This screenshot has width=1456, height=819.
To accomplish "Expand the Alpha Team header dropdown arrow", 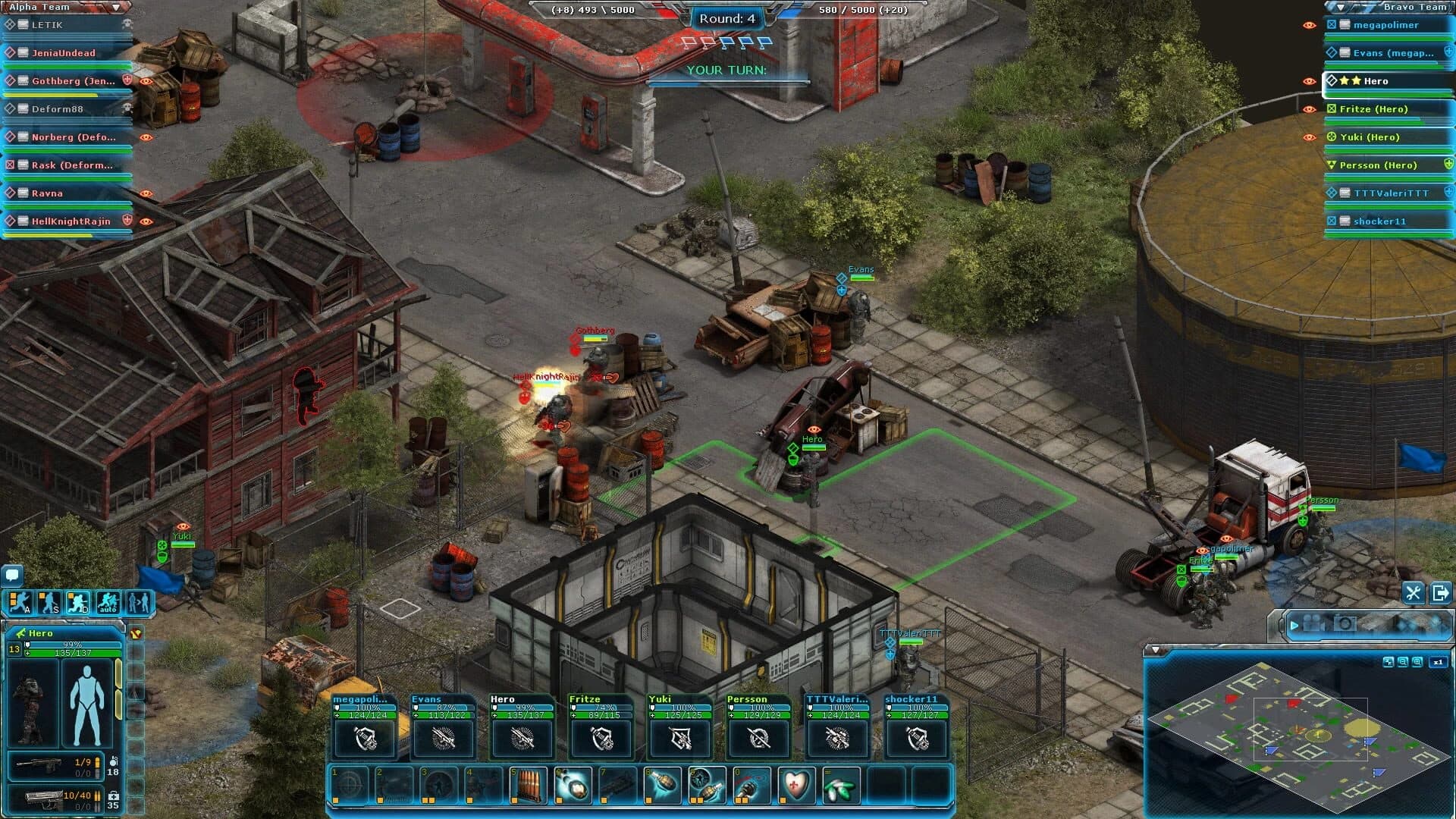I will tap(115, 6).
